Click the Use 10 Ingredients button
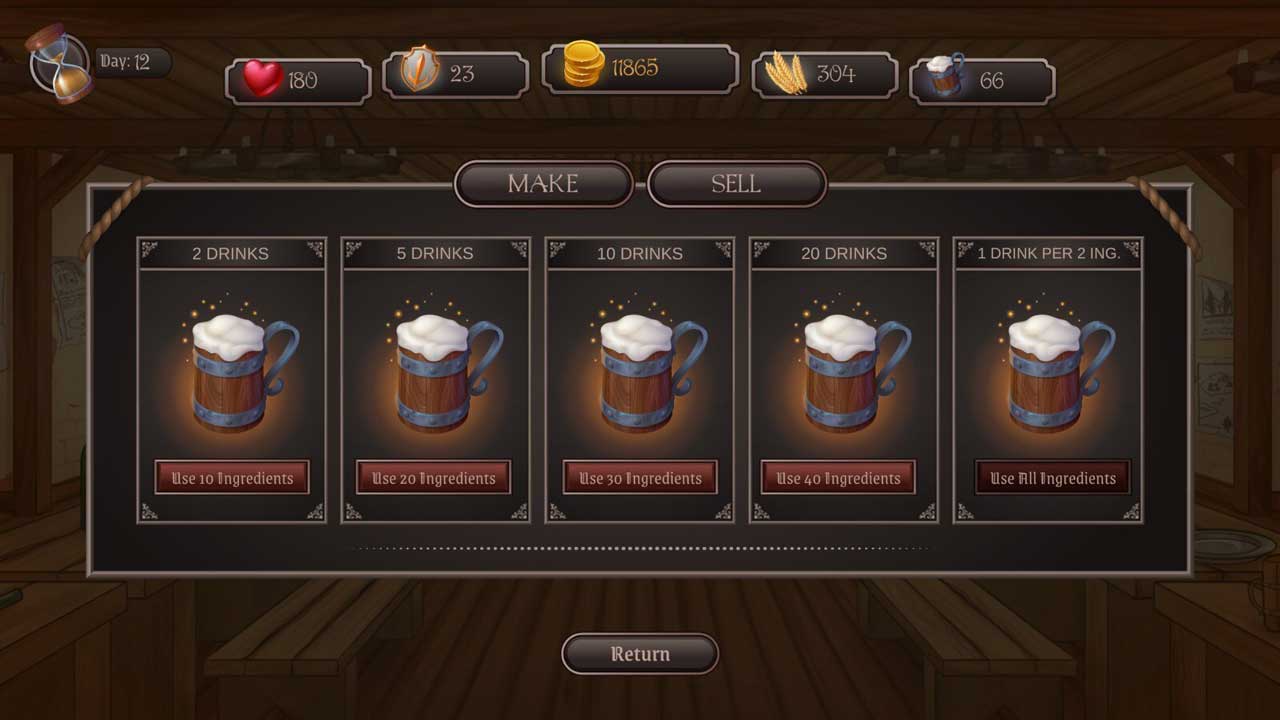This screenshot has height=720, width=1280. tap(232, 478)
